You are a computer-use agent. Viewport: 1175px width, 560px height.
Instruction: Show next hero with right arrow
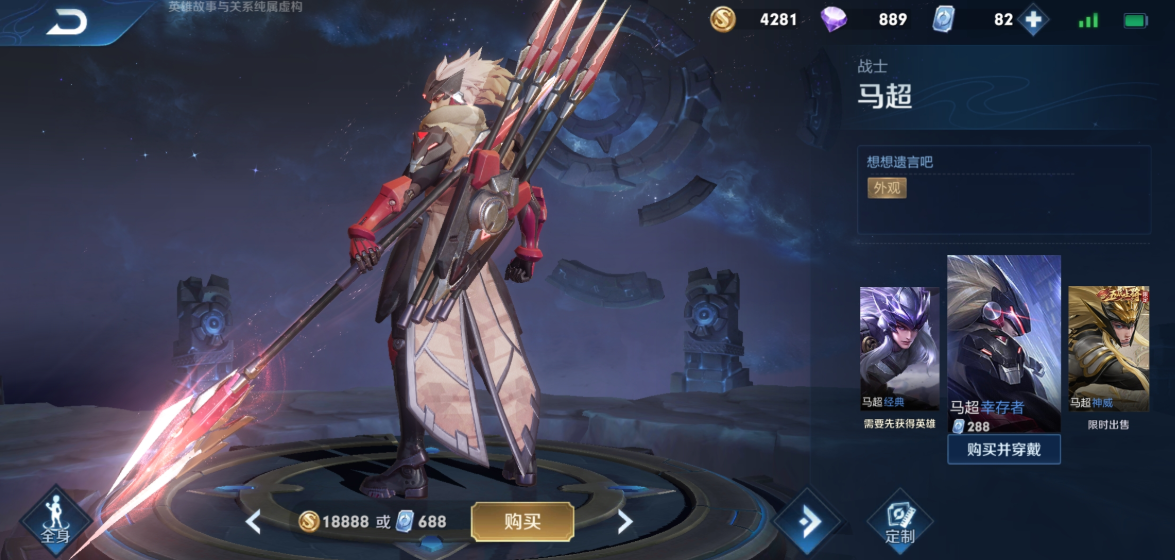click(x=625, y=521)
